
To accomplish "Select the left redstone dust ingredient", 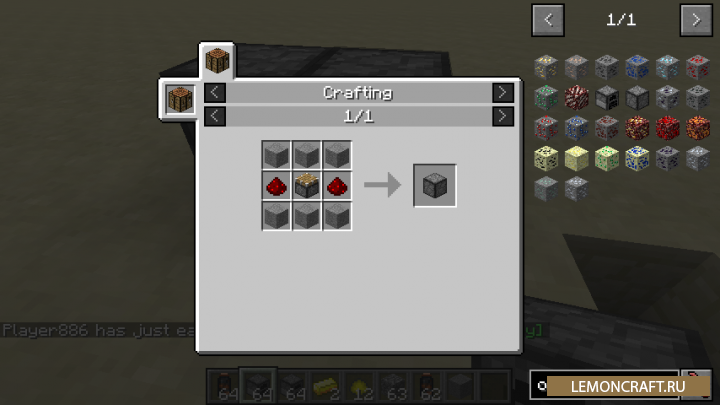I will point(277,186).
